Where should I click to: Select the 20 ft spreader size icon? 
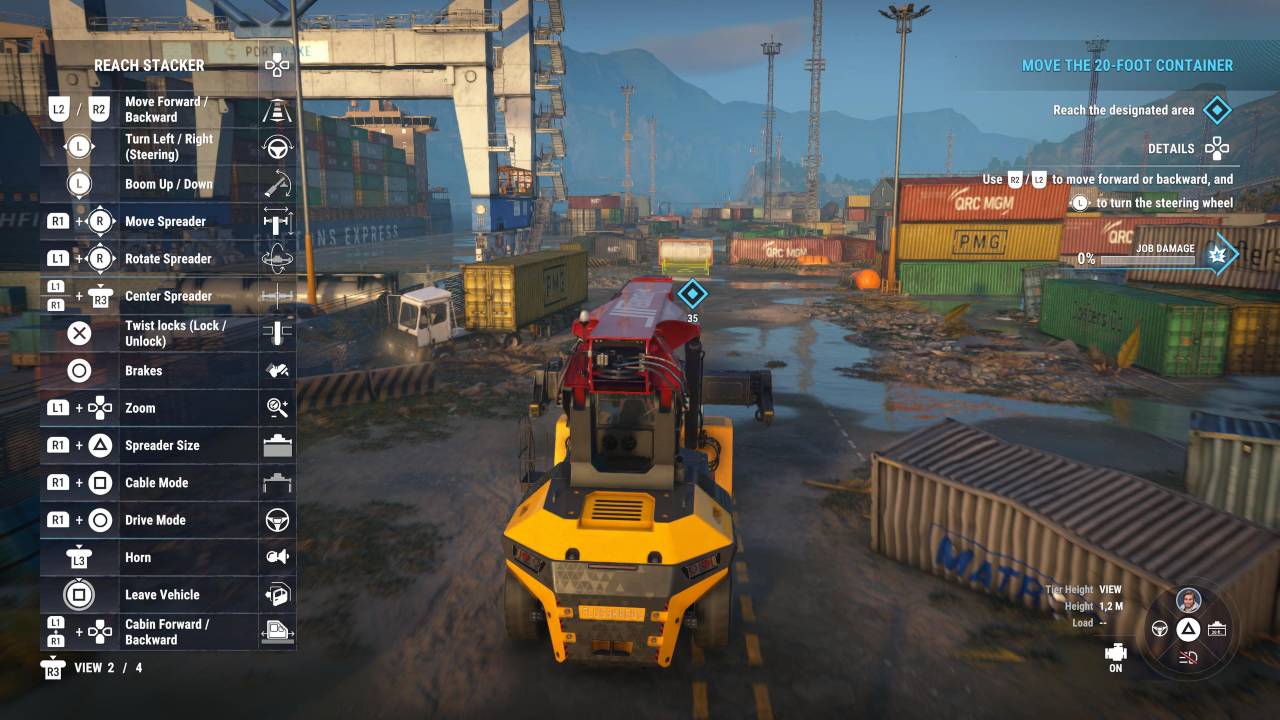1216,629
